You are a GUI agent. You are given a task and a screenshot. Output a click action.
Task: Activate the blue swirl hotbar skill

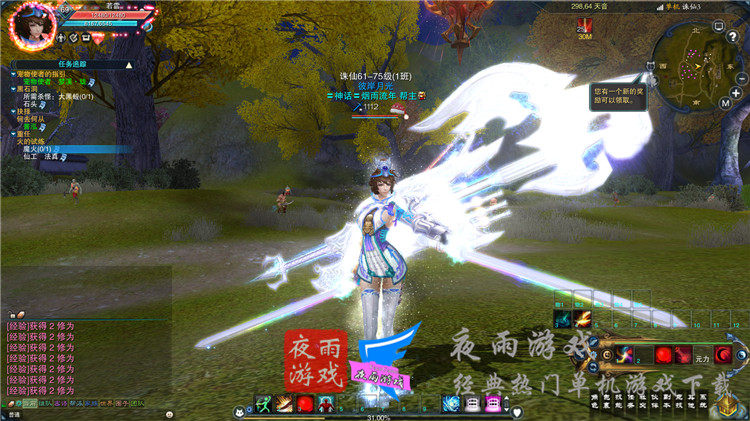451,404
